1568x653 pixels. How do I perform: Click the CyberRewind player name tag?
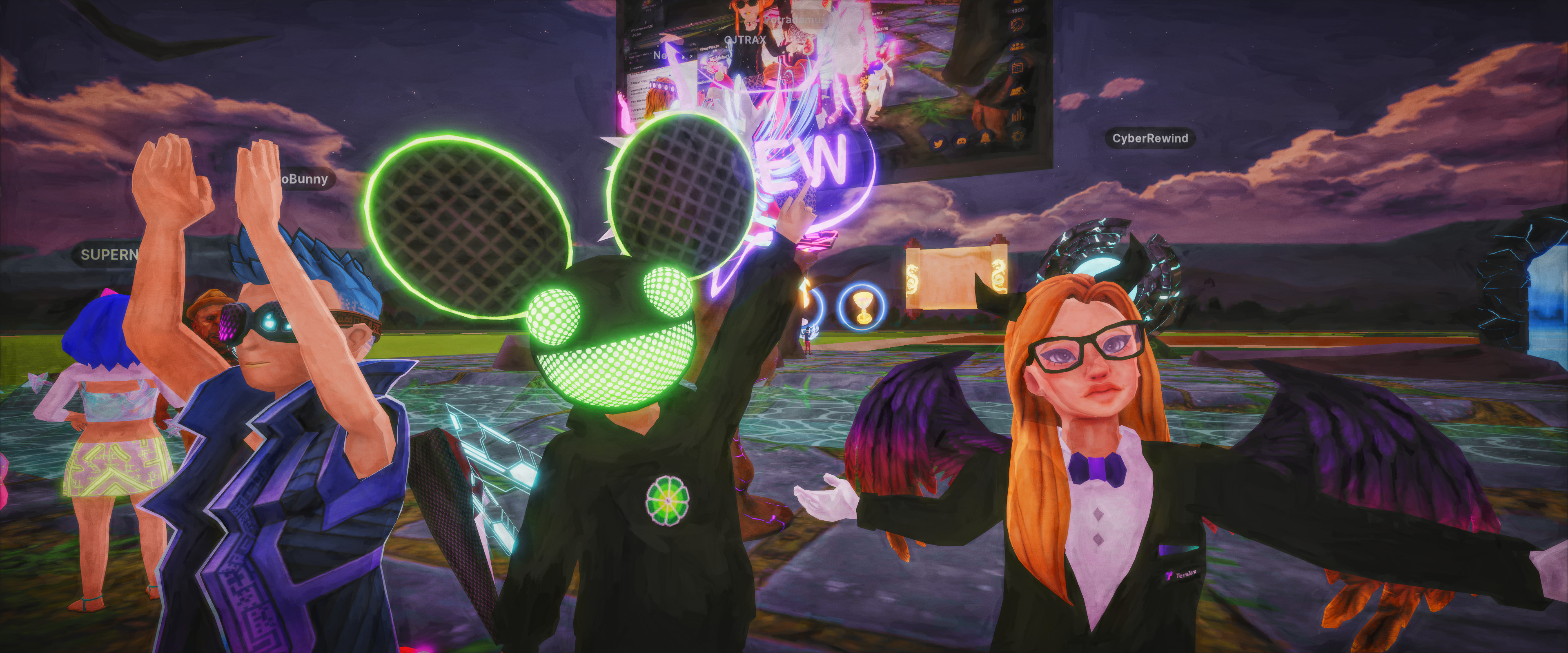tap(1149, 139)
